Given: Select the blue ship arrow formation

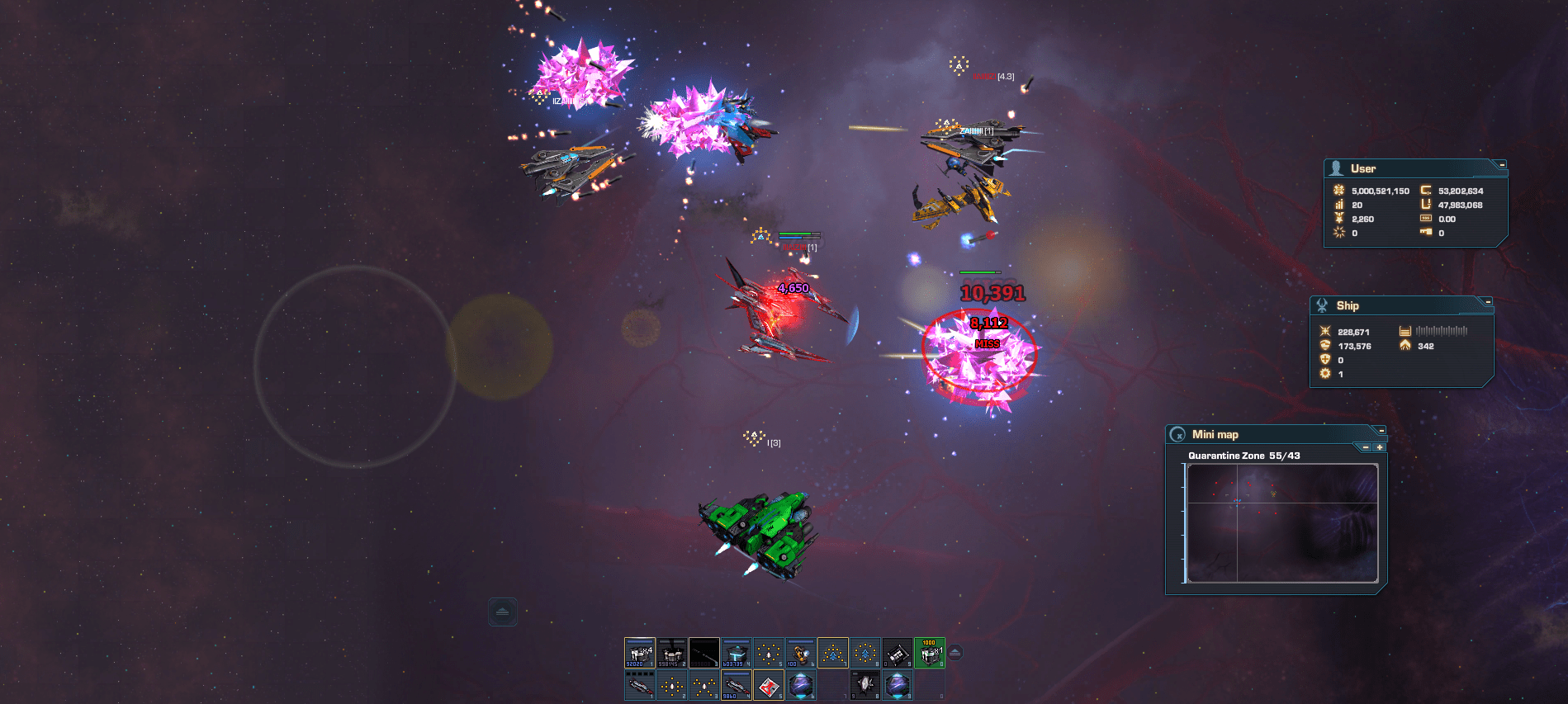Looking at the screenshot, I should tap(832, 653).
